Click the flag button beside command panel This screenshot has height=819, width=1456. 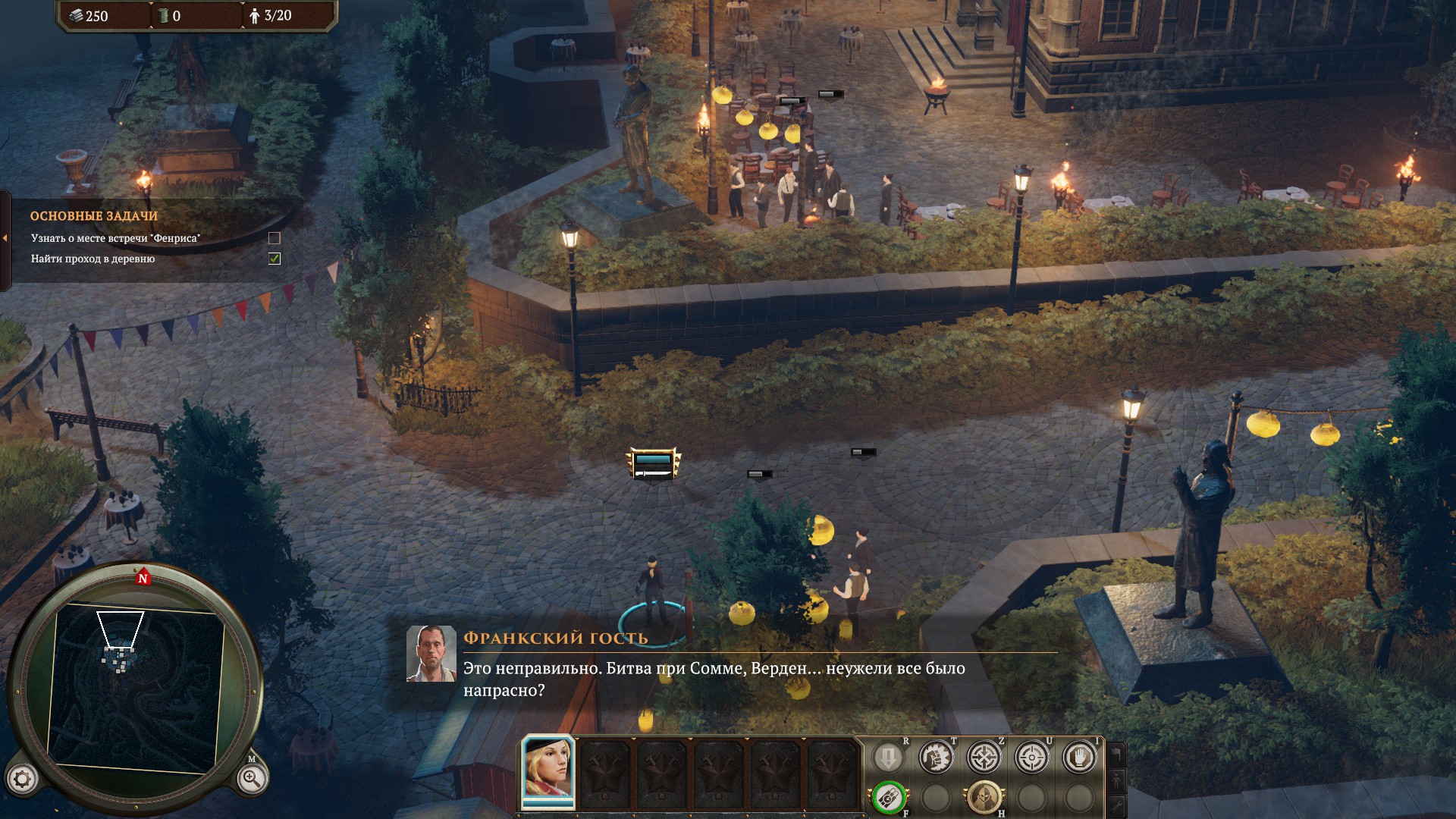(x=1116, y=754)
